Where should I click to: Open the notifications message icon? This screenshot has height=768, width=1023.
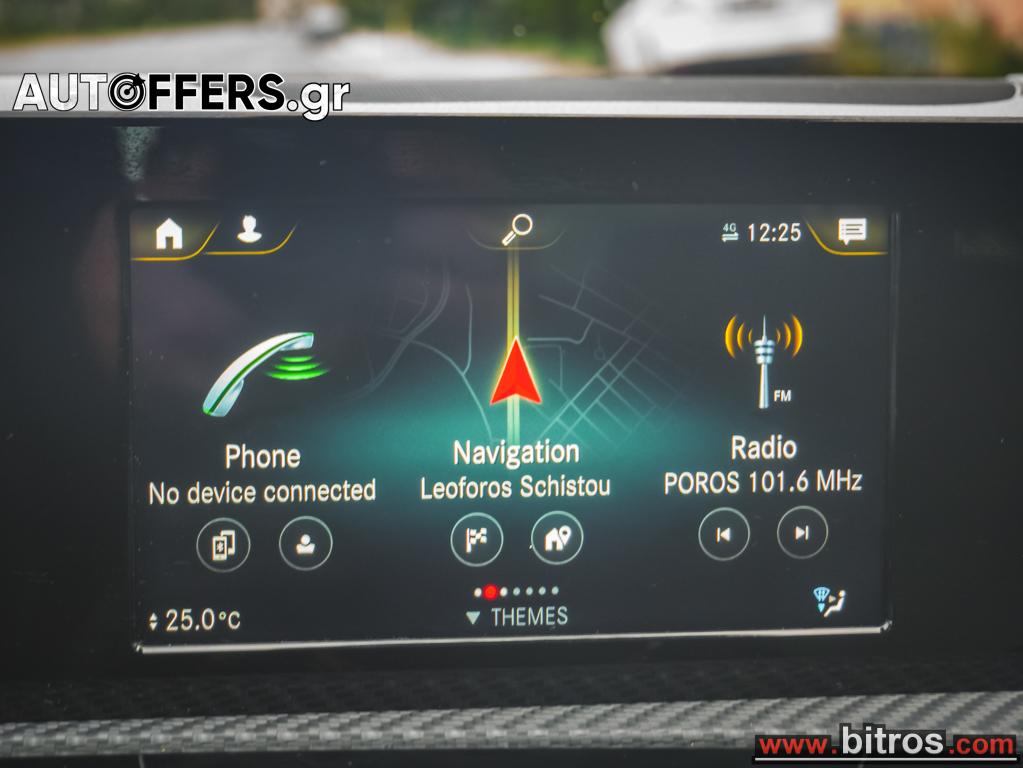coord(851,232)
